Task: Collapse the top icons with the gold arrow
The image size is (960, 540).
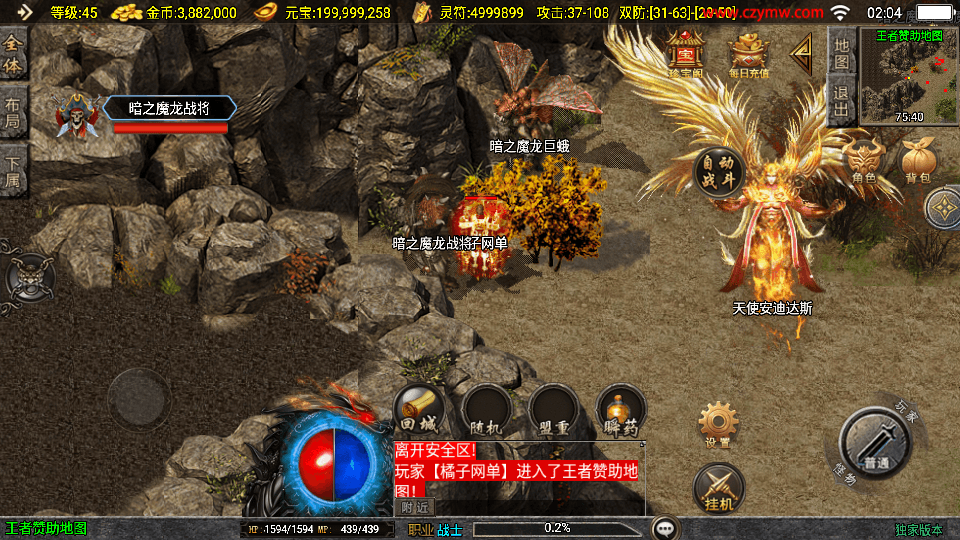Action: [802, 54]
